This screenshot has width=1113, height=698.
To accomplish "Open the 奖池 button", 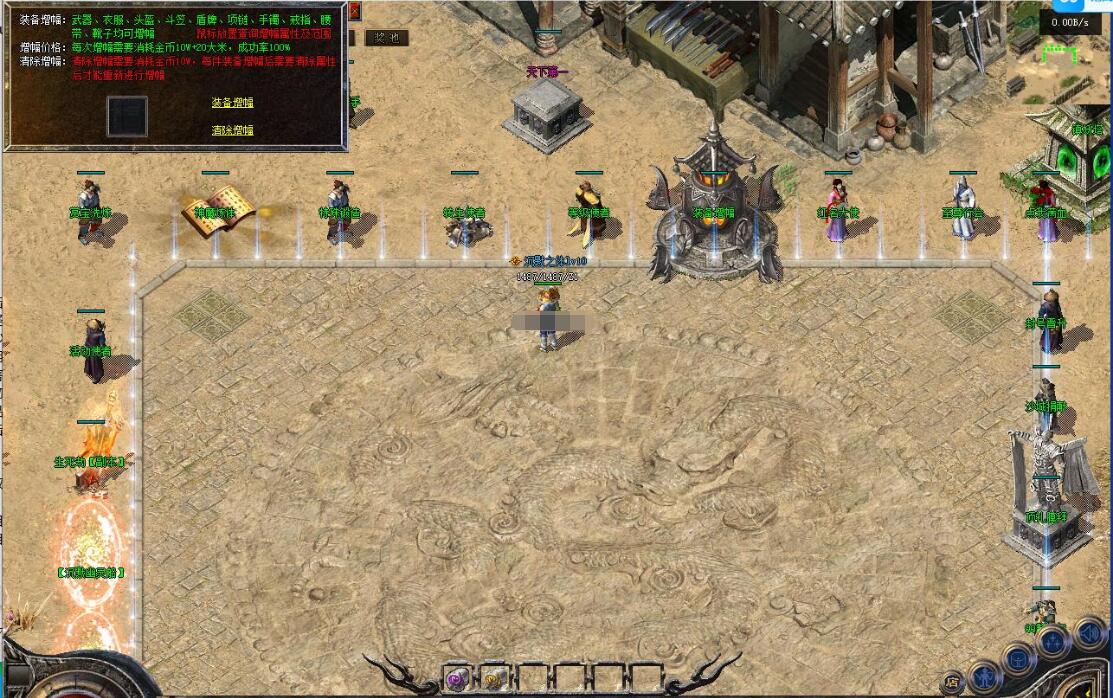I will point(385,38).
